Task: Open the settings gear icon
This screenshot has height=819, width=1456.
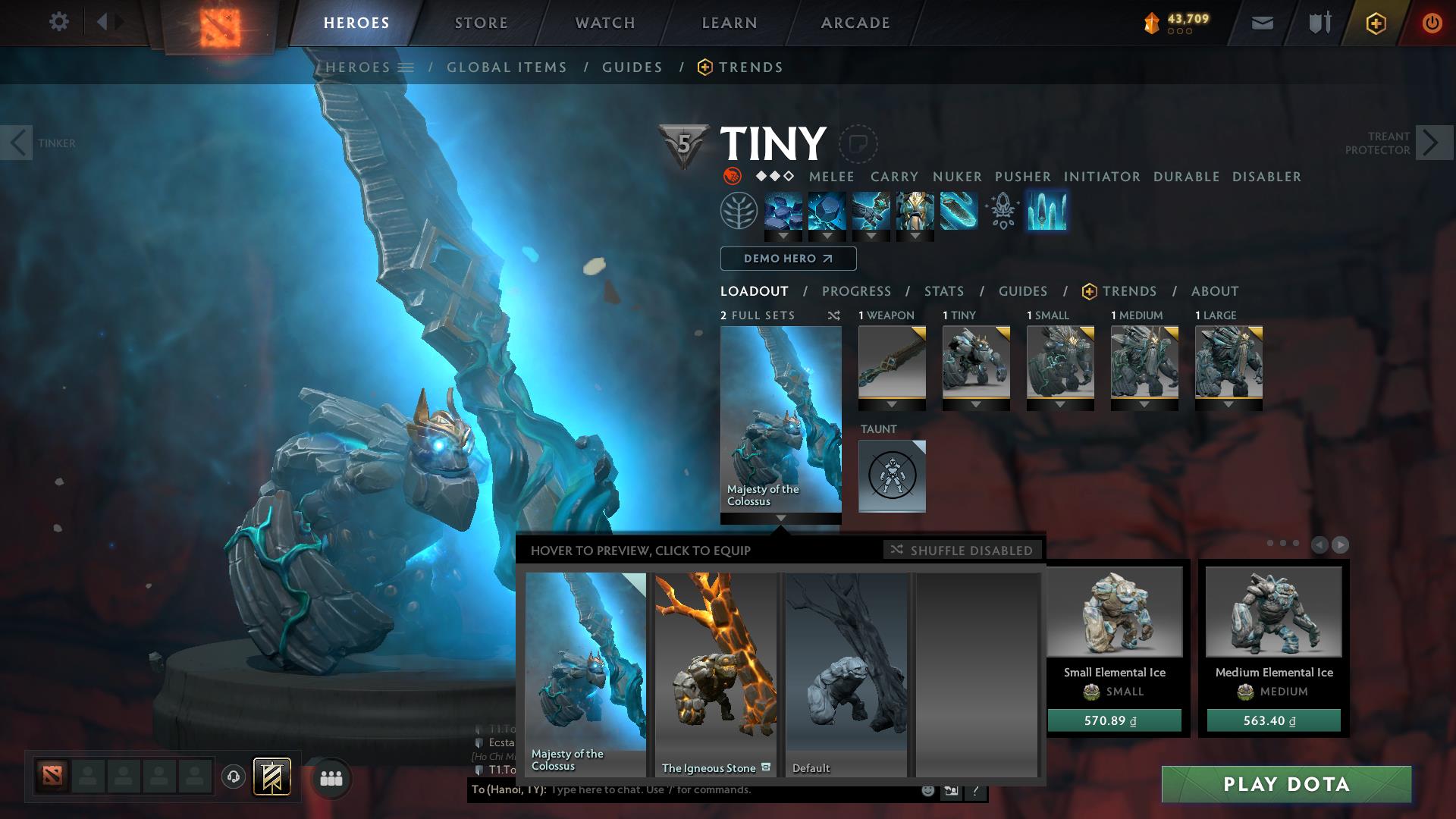Action: pyautogui.click(x=59, y=22)
